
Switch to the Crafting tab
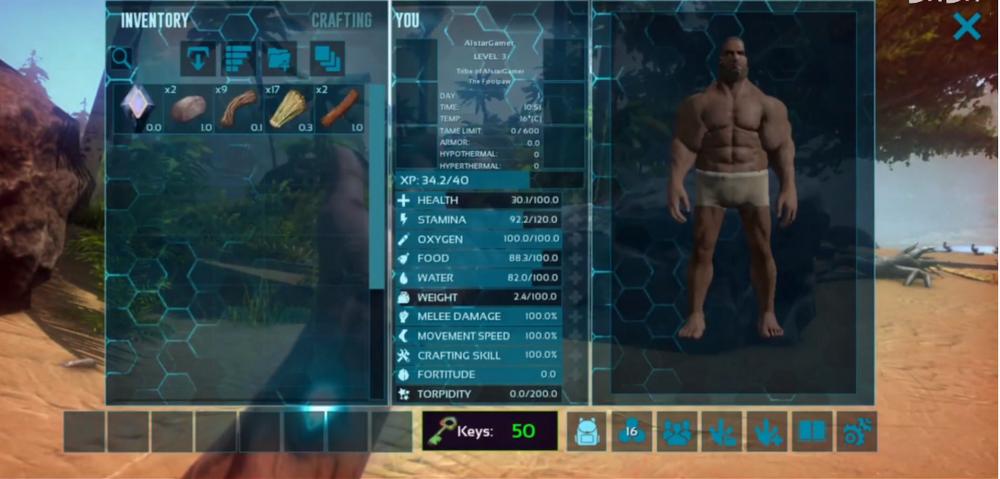click(341, 21)
